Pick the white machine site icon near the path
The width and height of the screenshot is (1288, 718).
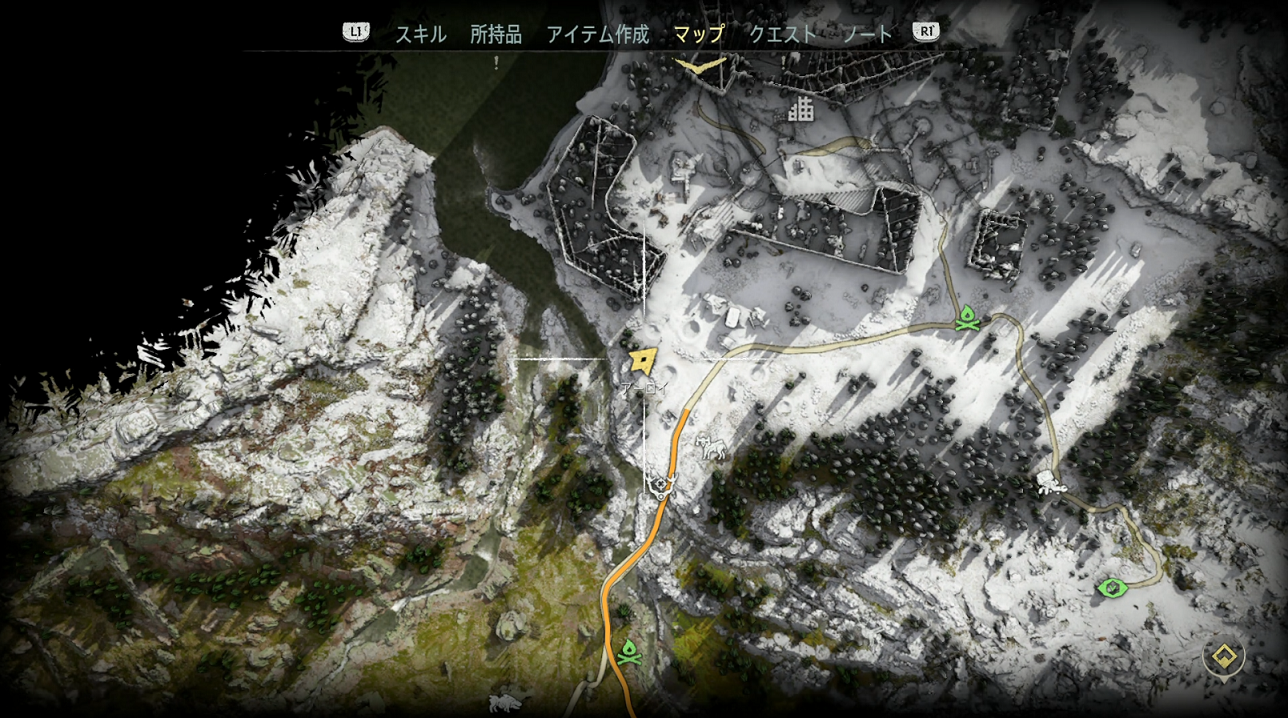pyautogui.click(x=714, y=449)
